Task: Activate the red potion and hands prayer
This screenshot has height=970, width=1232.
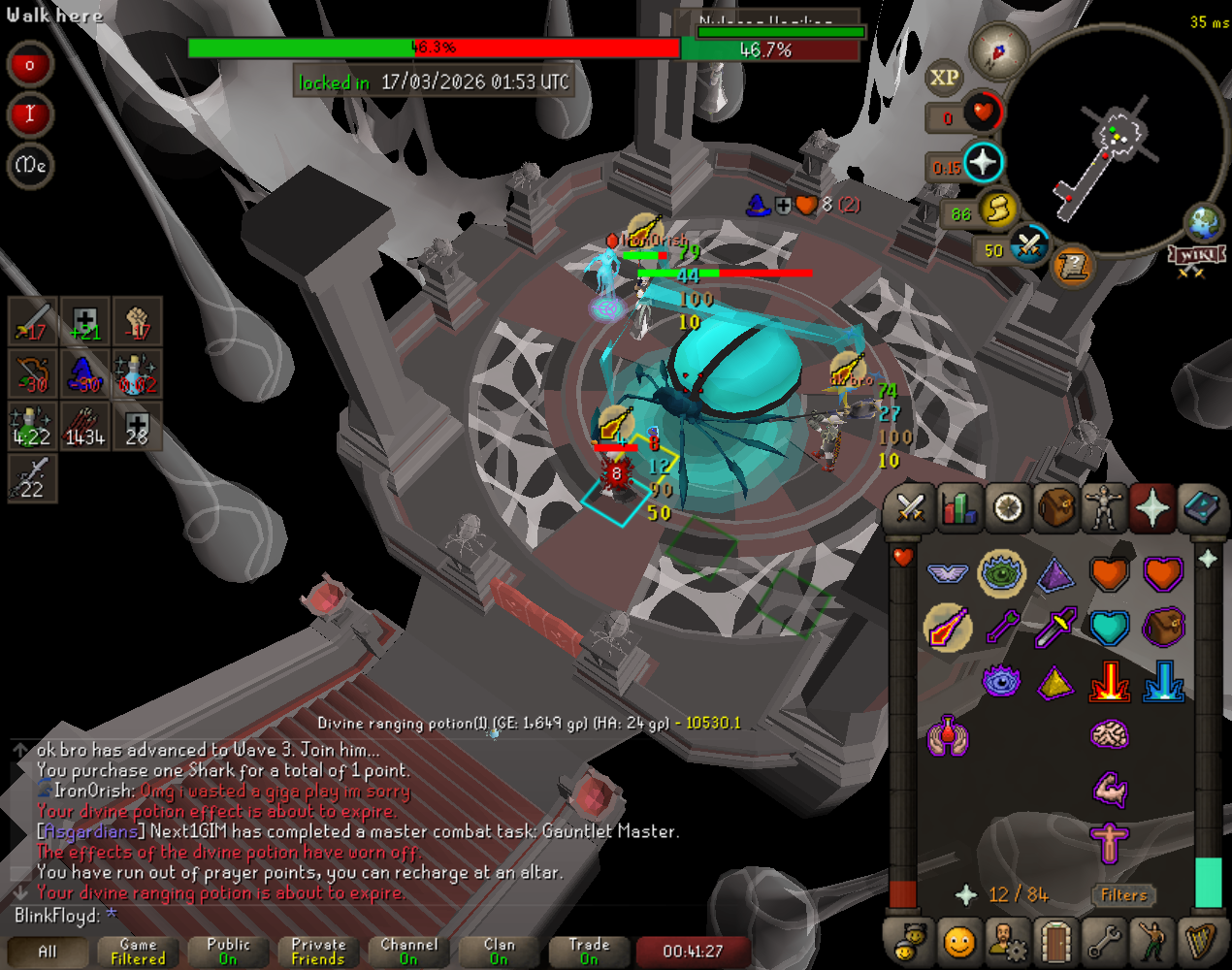Action: coord(948,736)
